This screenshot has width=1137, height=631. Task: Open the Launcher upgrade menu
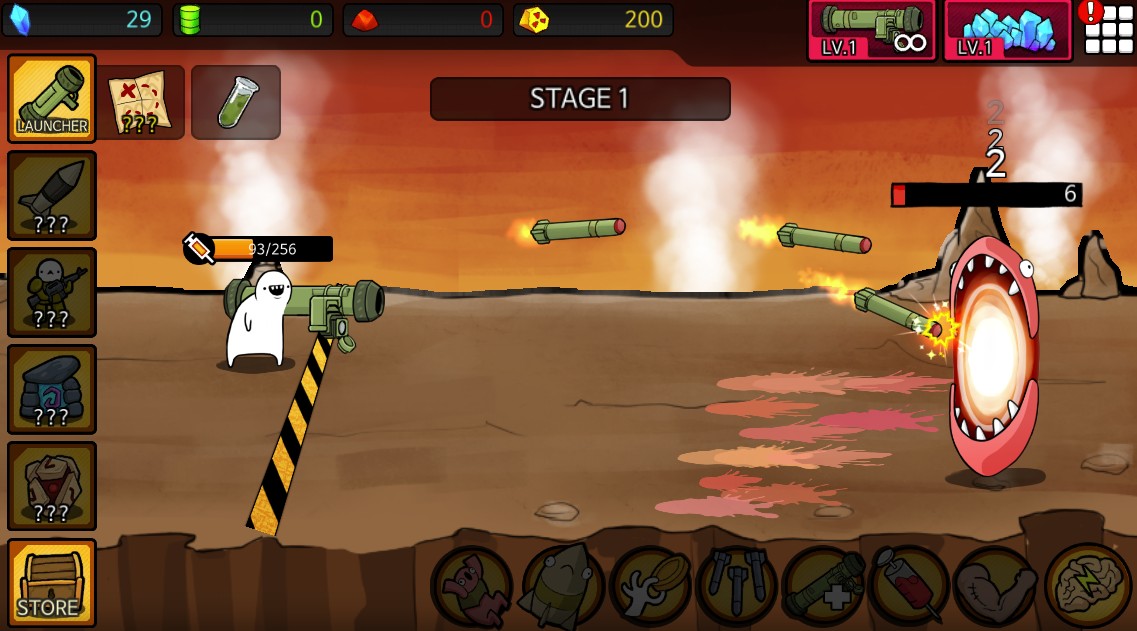52,98
